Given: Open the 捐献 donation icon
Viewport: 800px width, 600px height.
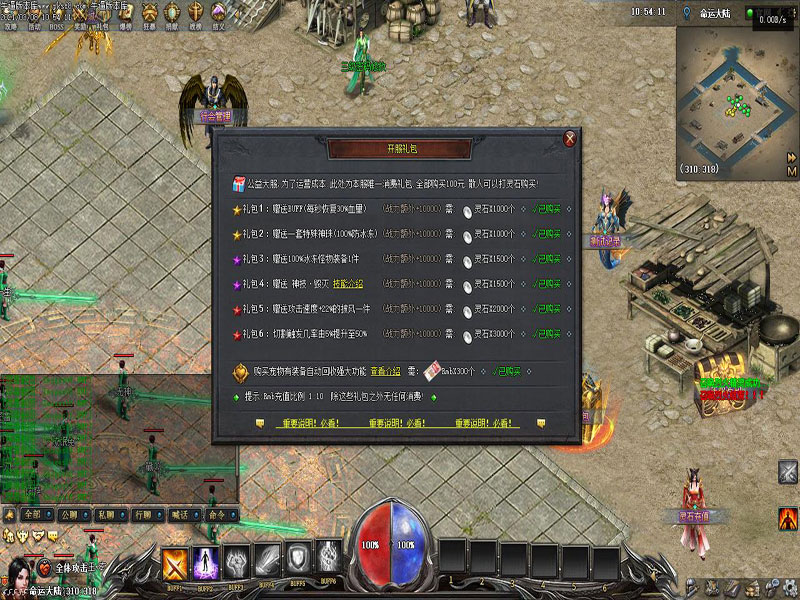Looking at the screenshot, I should [172, 13].
